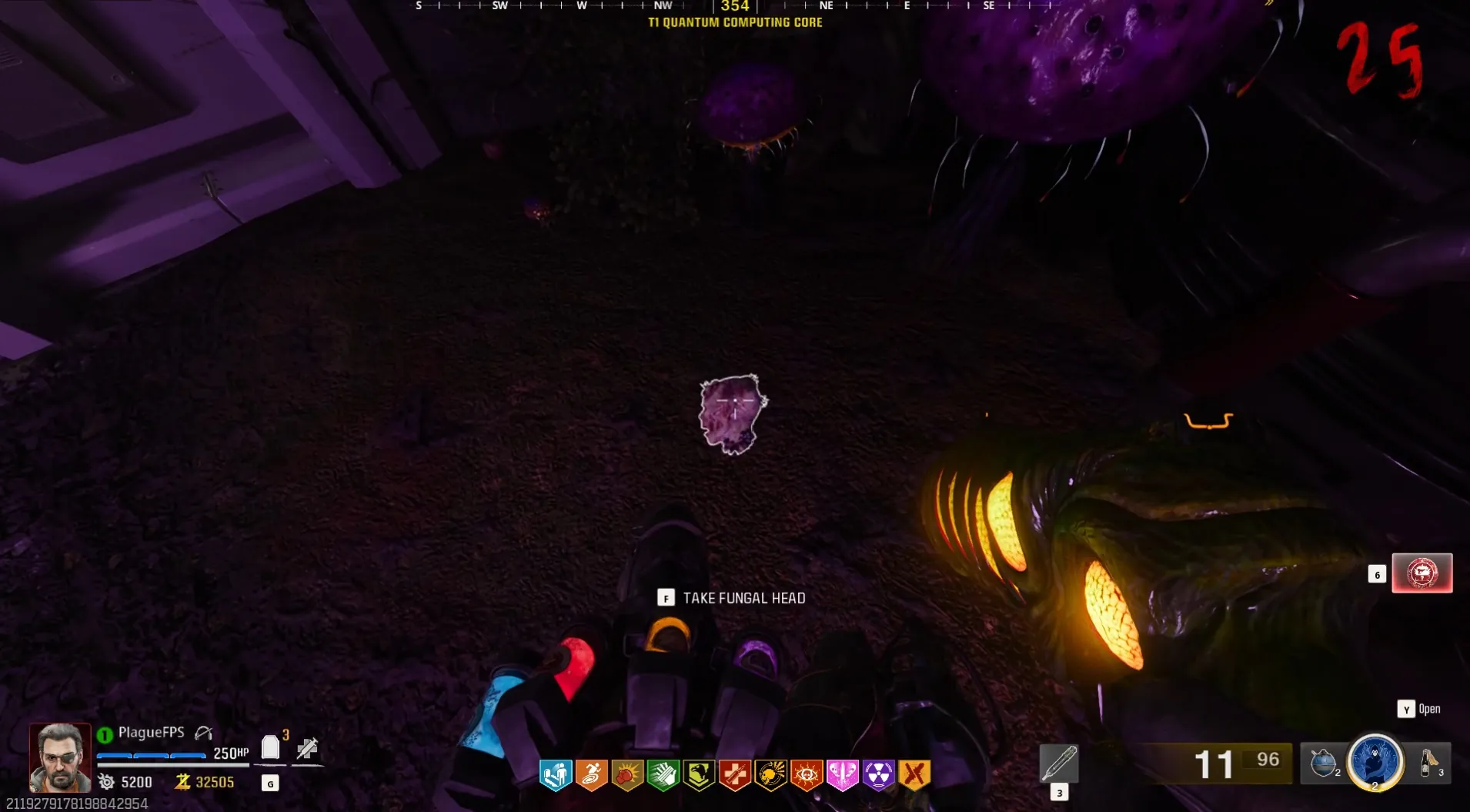Select the skull-eye Death Perception perk icon

coord(807,774)
